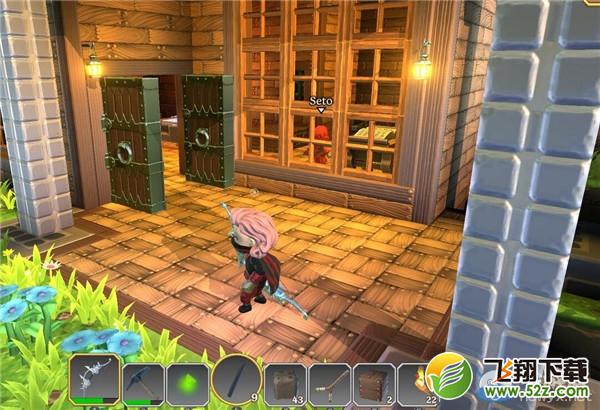Select the wooden crank tool slot
Image resolution: width=600 pixels, height=410 pixels.
(x=331, y=384)
